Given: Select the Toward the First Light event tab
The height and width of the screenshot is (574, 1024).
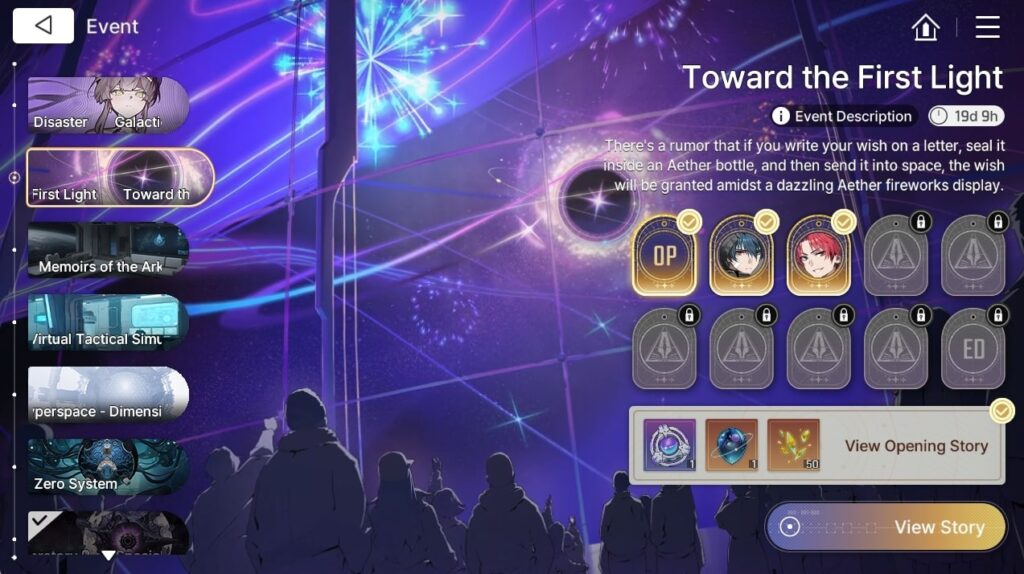Looking at the screenshot, I should click(x=119, y=177).
